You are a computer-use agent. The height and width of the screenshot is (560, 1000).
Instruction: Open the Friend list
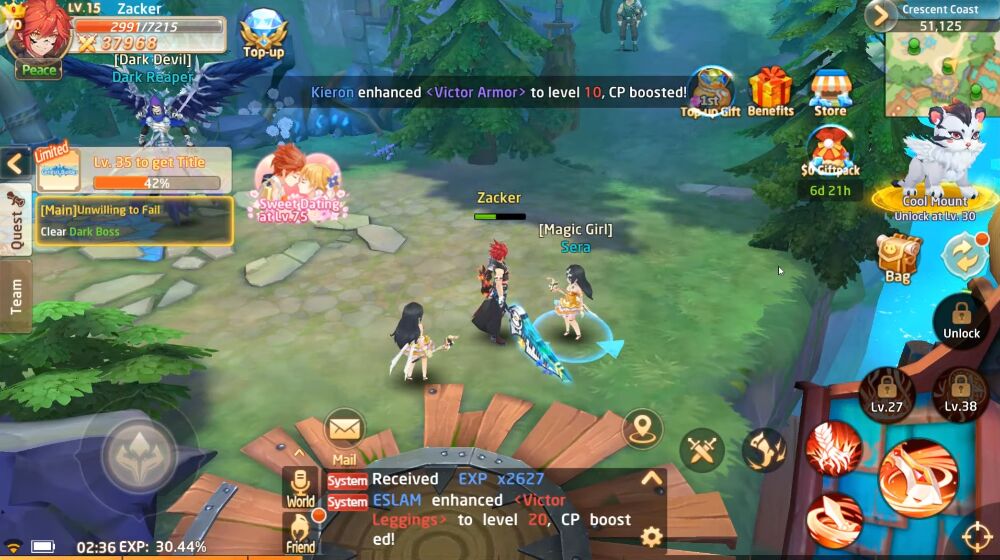(299, 531)
